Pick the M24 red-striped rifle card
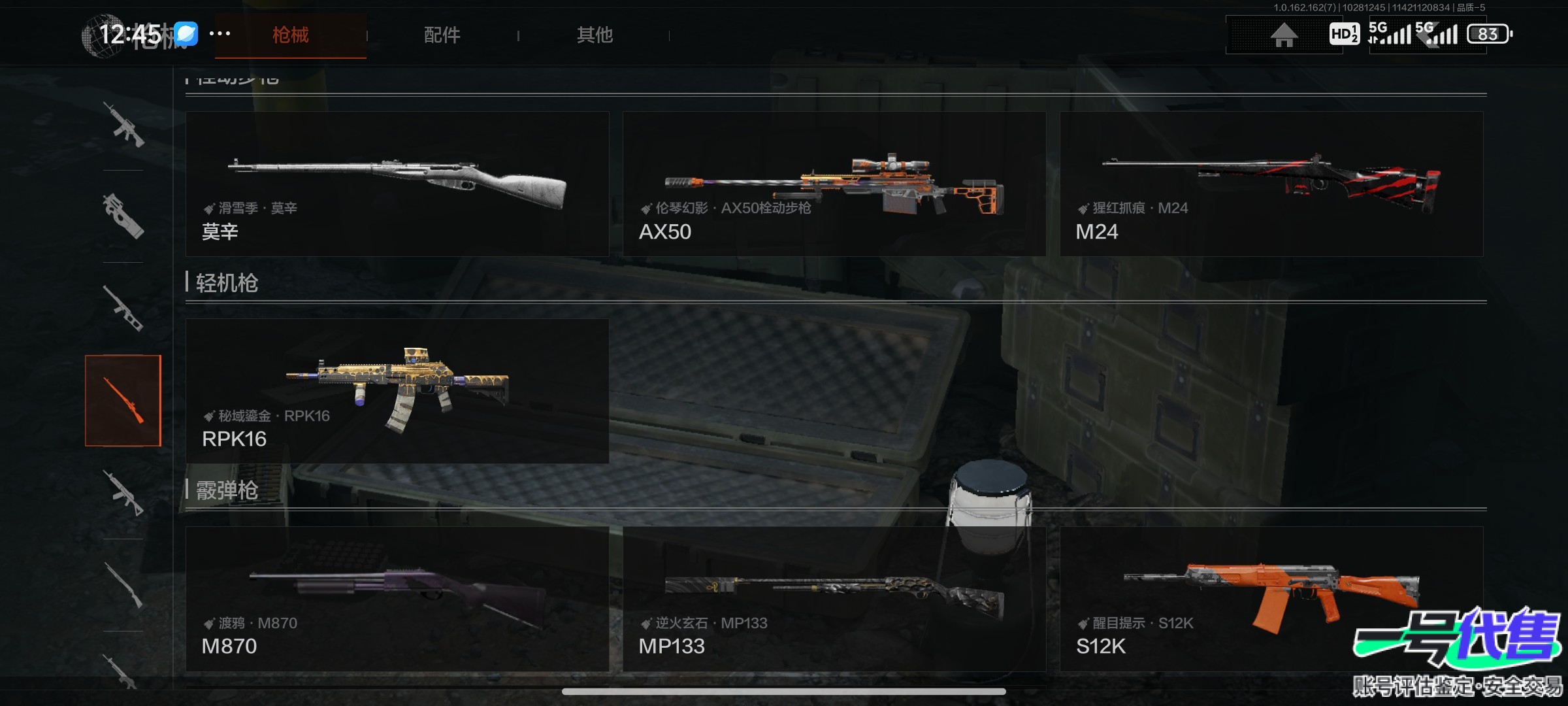The image size is (1568, 706). [x=1271, y=184]
